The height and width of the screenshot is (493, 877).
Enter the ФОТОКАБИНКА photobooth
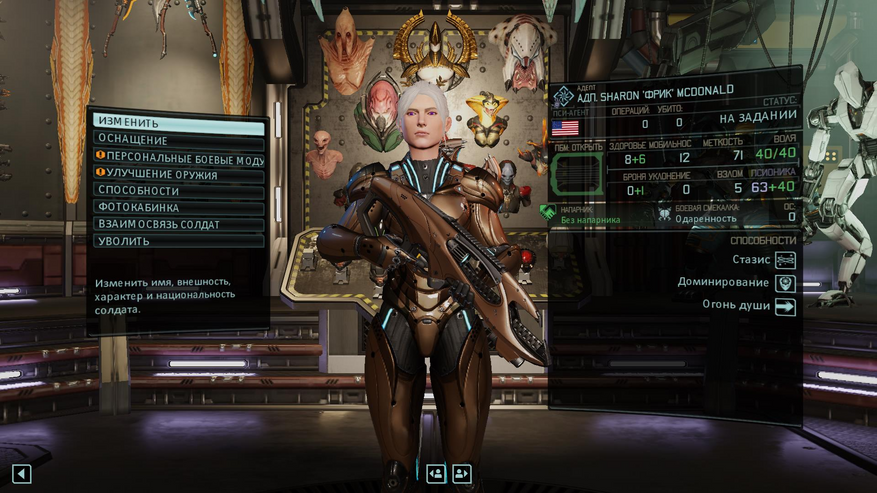(179, 207)
